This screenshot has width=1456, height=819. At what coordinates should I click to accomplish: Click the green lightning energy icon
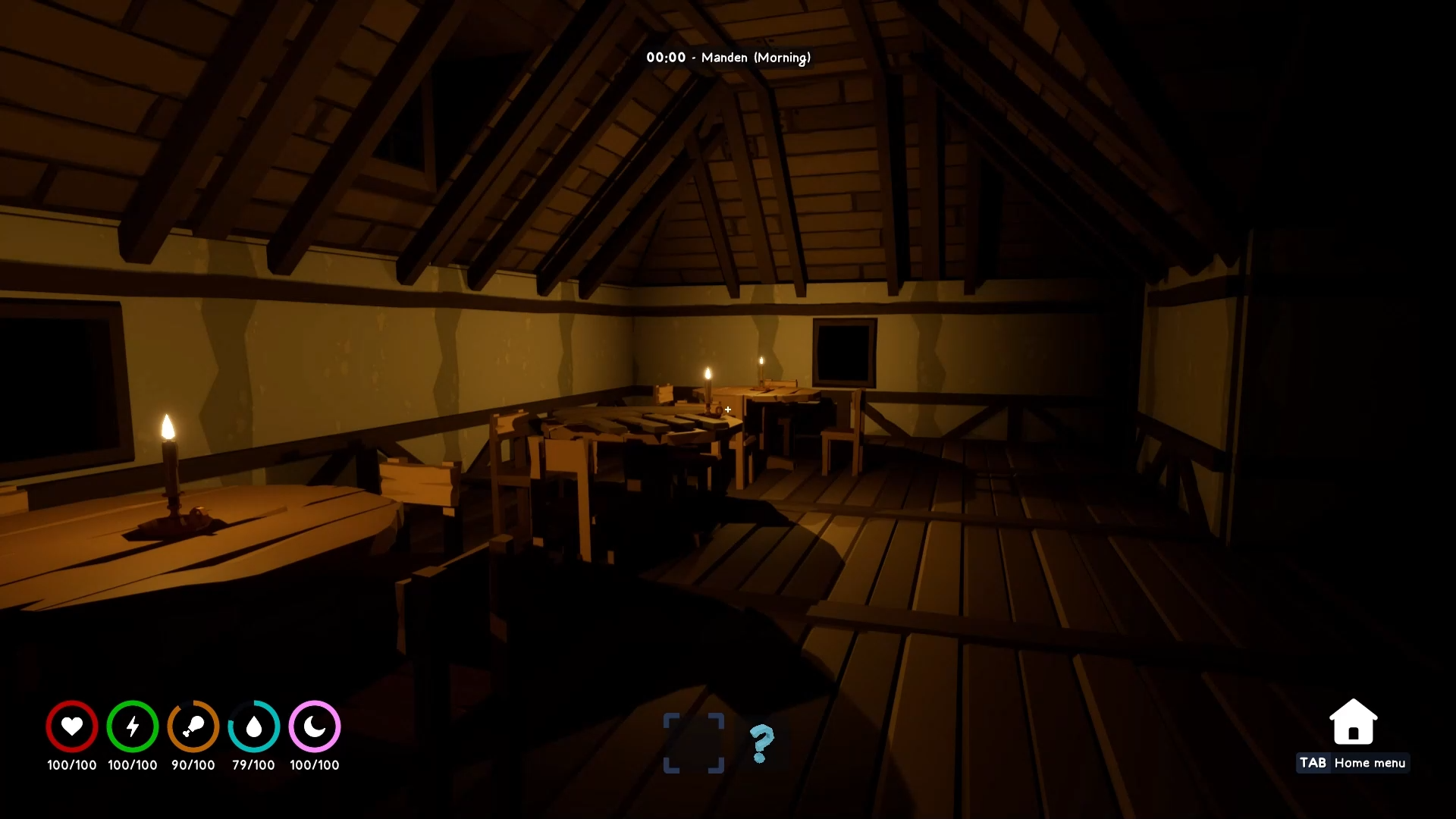pyautogui.click(x=132, y=726)
